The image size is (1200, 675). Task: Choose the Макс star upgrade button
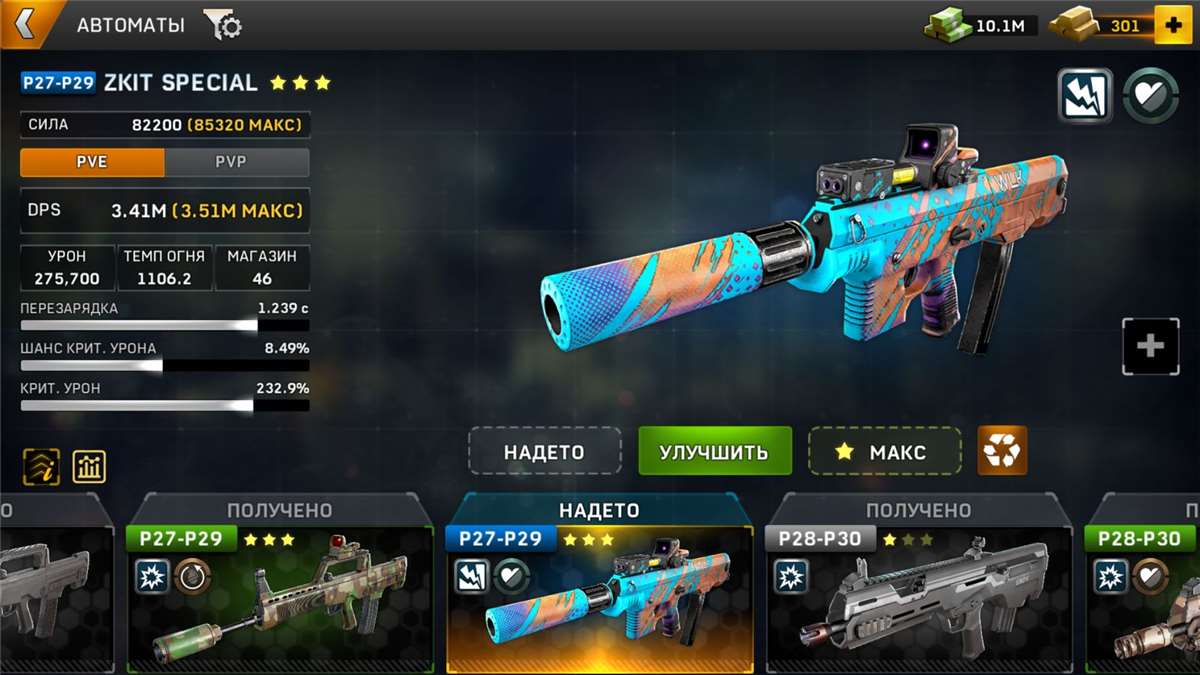click(x=884, y=451)
